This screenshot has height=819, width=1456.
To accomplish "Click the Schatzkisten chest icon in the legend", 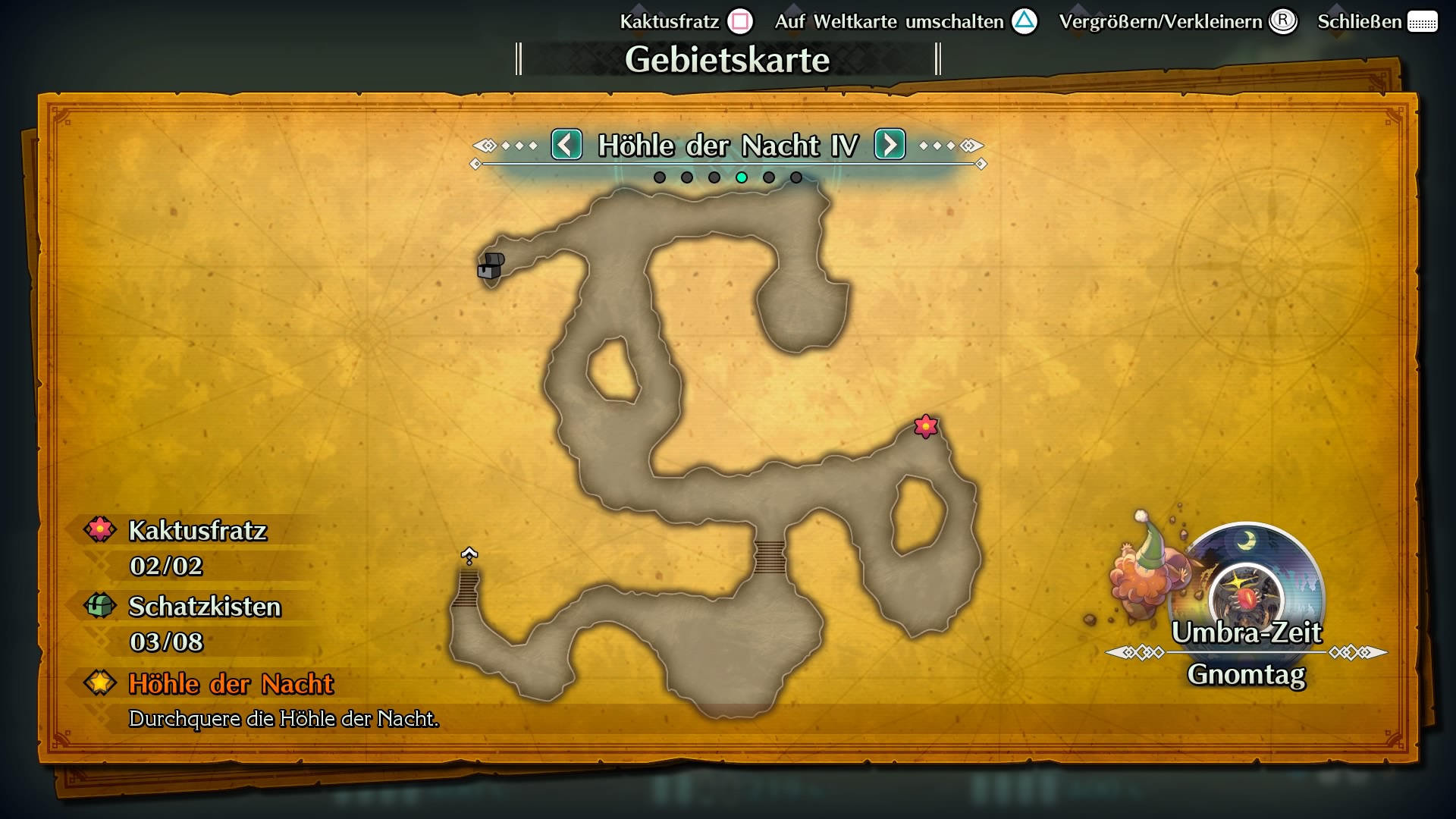I will (x=99, y=606).
